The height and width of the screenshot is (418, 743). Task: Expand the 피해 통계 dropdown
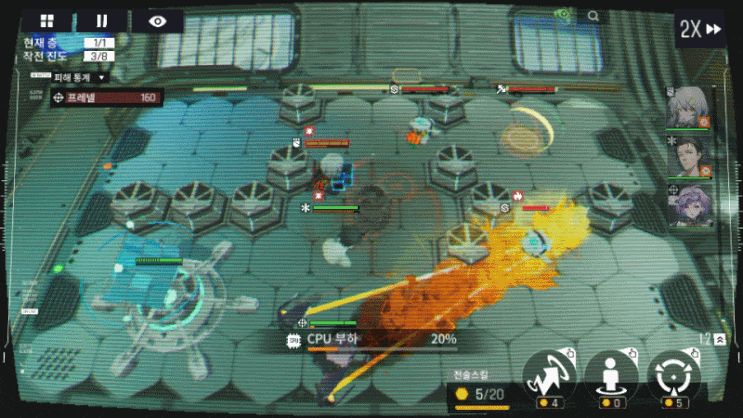[79, 77]
